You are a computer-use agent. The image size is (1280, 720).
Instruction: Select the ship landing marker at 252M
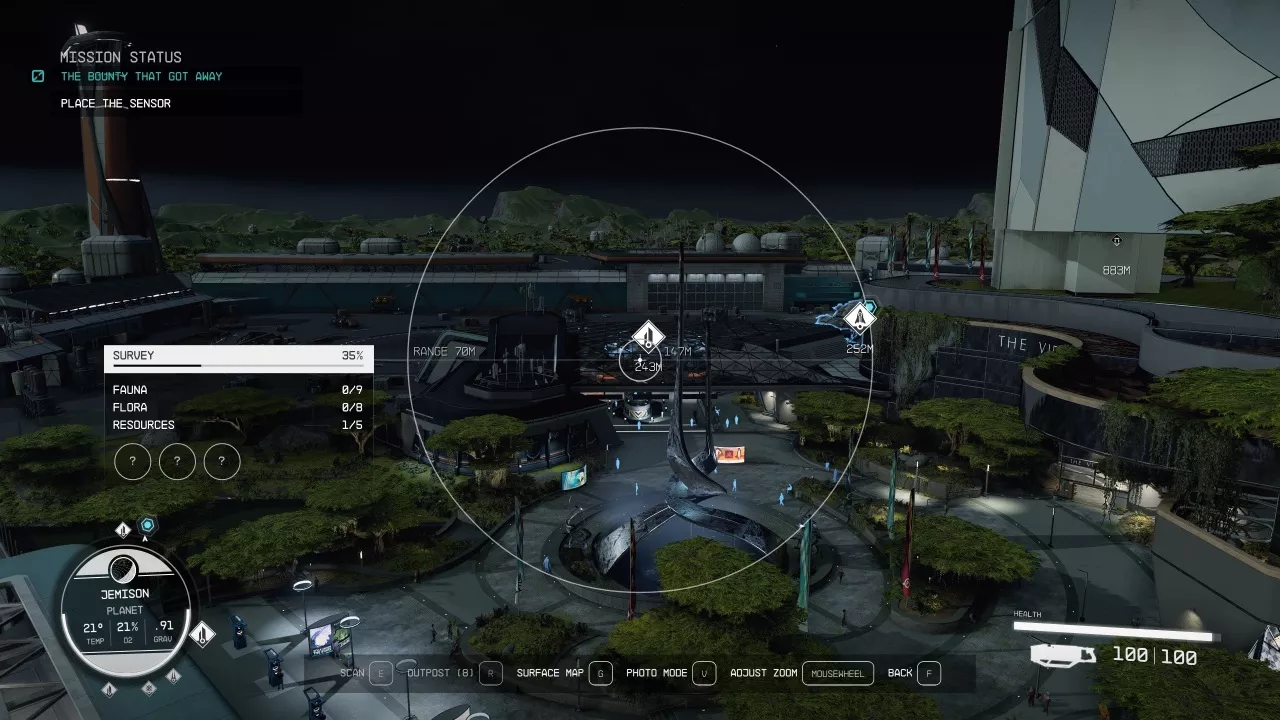[x=859, y=318]
